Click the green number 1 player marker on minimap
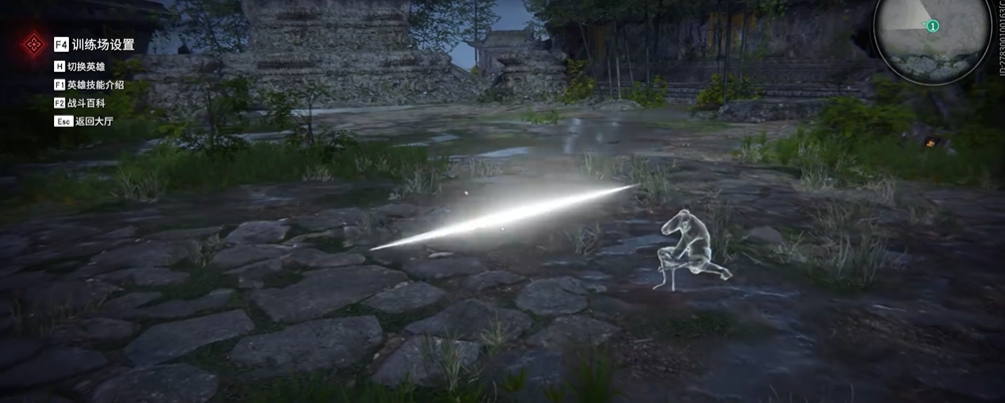Screen dimensions: 1005x403 tap(932, 26)
